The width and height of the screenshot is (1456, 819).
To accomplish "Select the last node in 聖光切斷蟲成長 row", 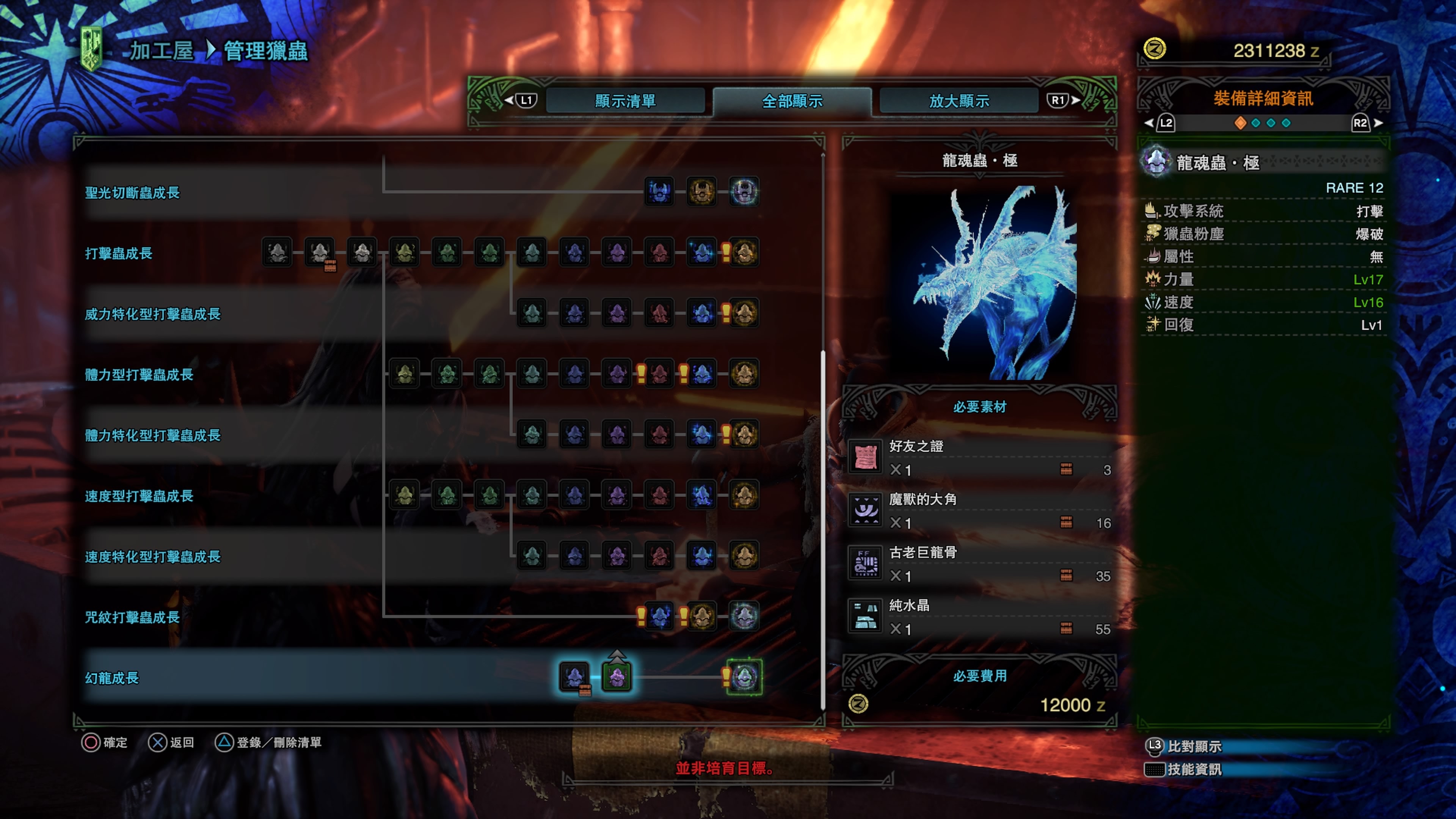I will coord(744,191).
